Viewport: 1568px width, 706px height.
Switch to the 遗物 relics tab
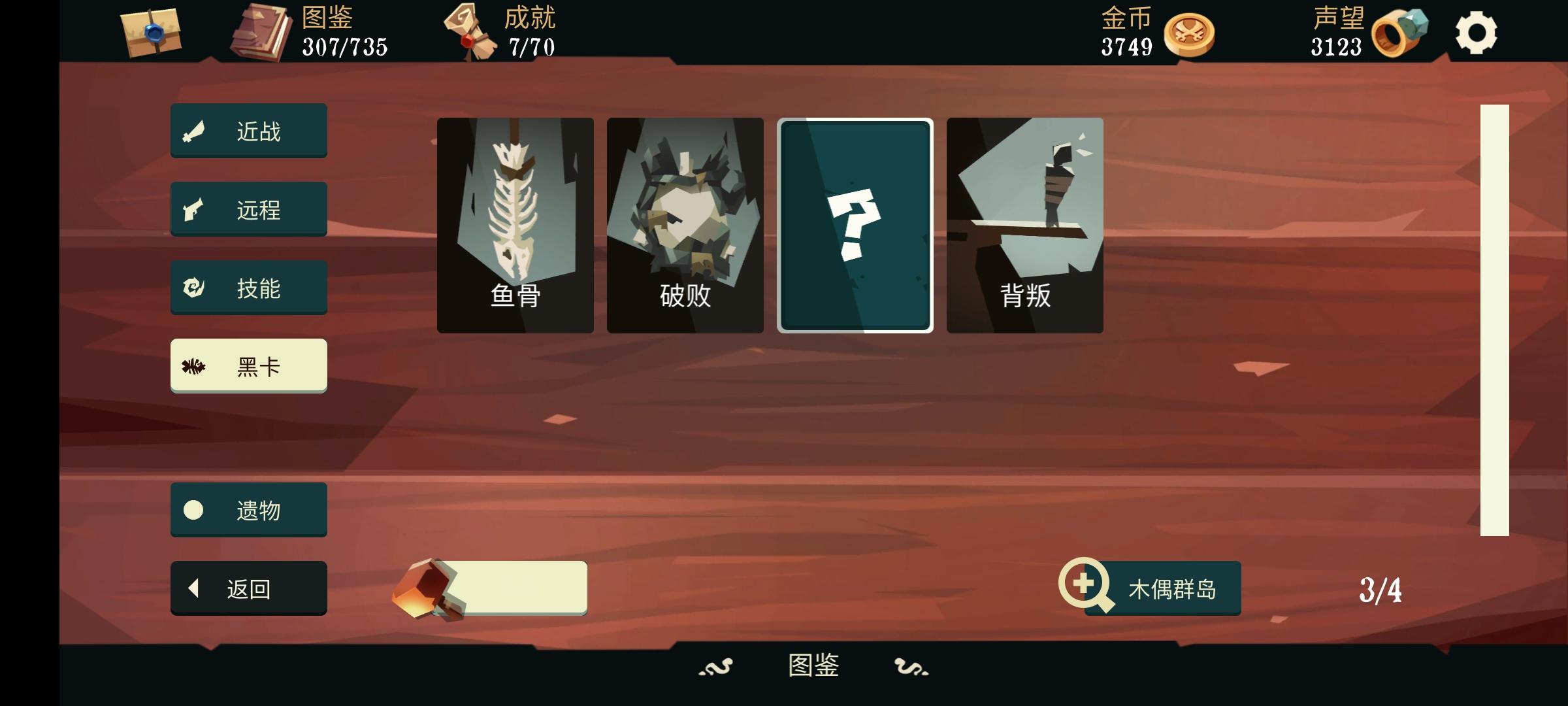[248, 509]
